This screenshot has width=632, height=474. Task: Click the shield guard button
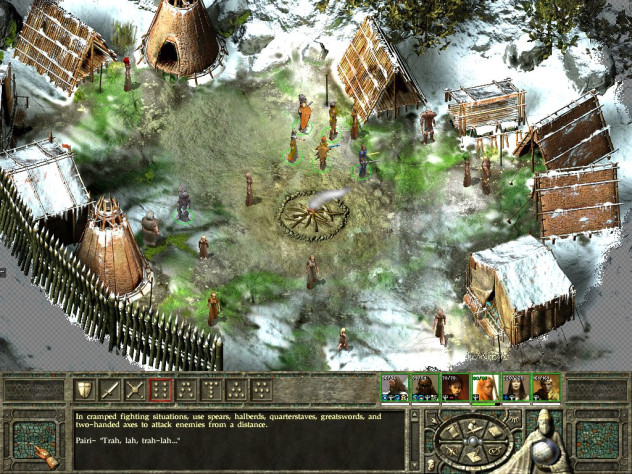(84, 390)
